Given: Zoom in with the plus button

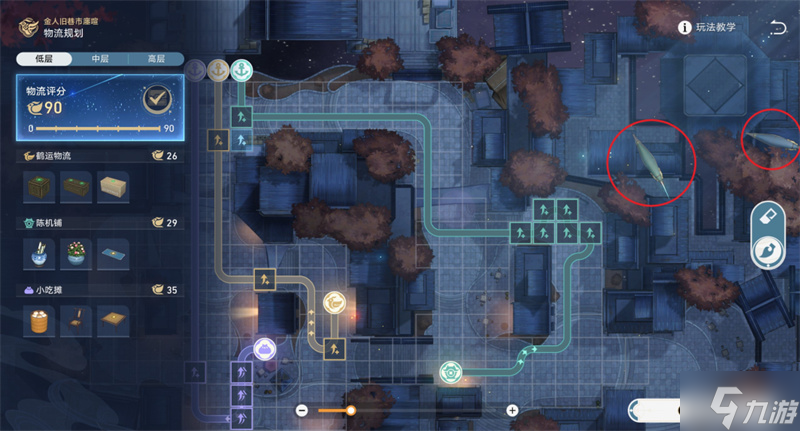Looking at the screenshot, I should [512, 410].
